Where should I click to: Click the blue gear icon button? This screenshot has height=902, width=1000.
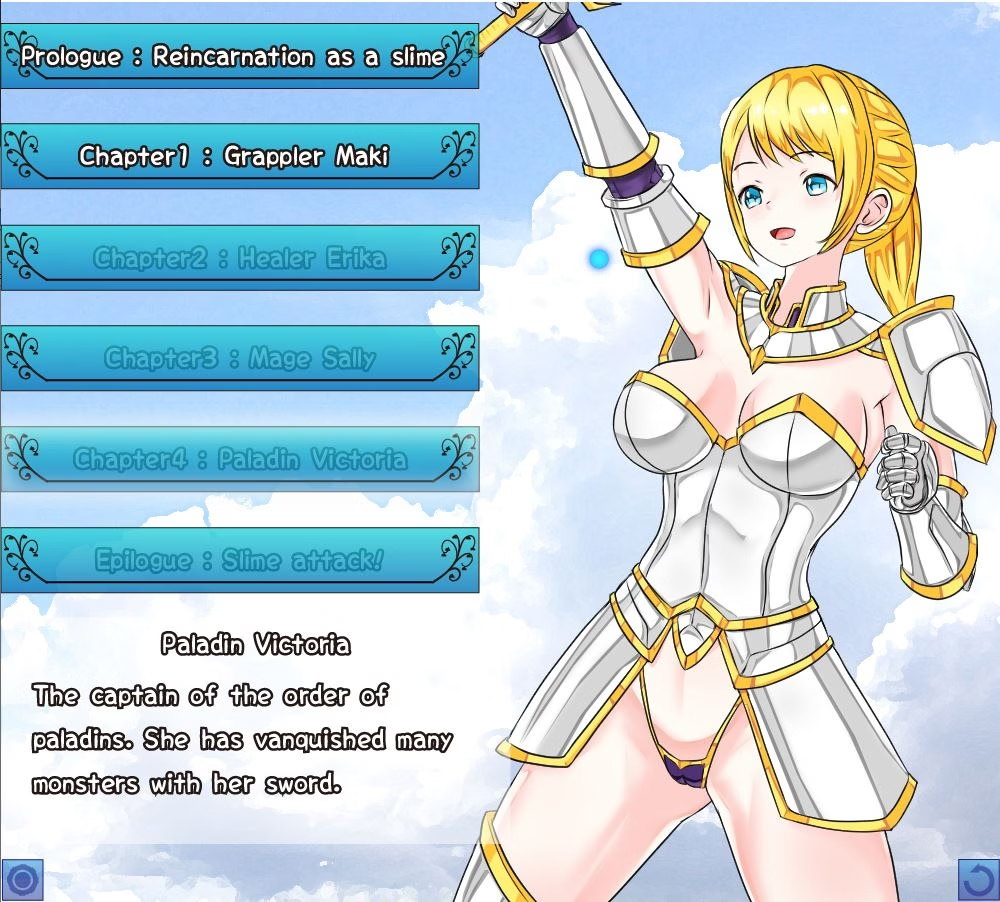click(23, 880)
